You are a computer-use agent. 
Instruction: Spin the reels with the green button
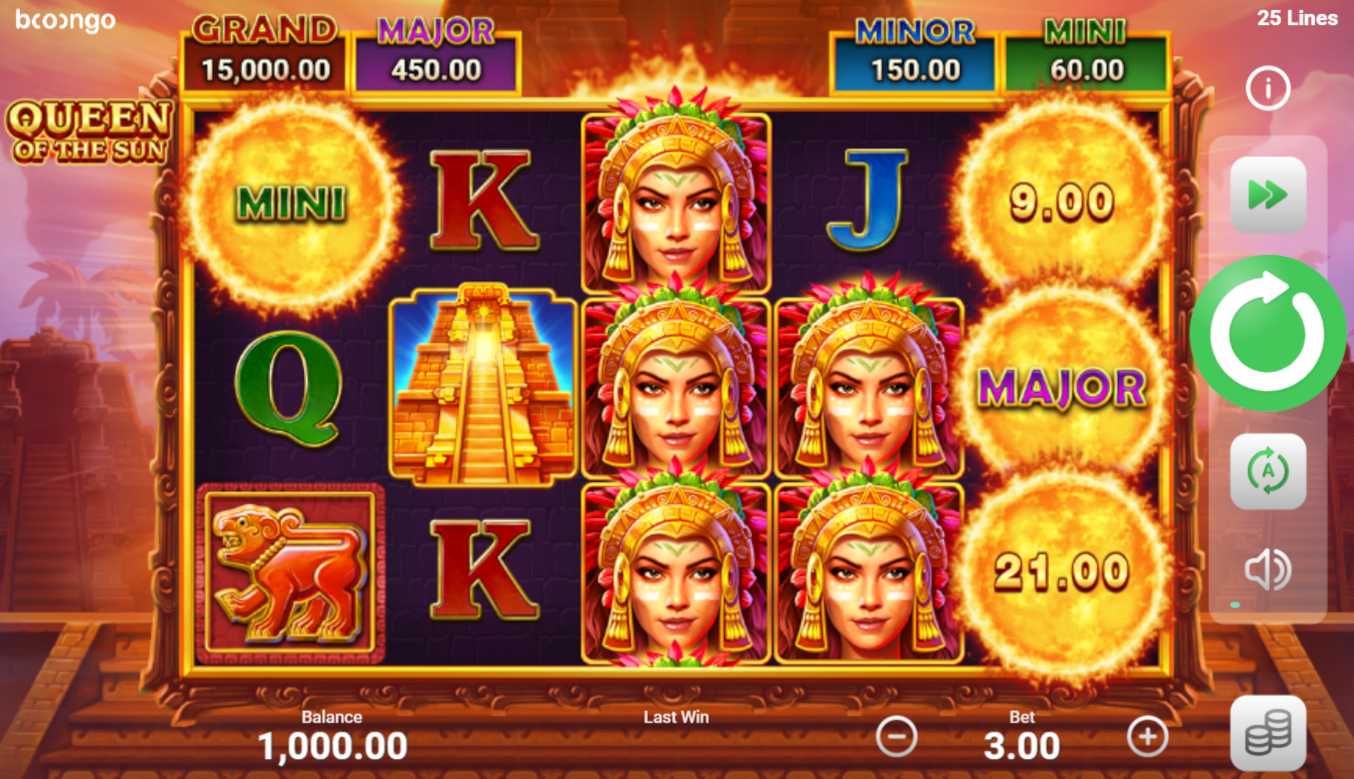[1267, 334]
